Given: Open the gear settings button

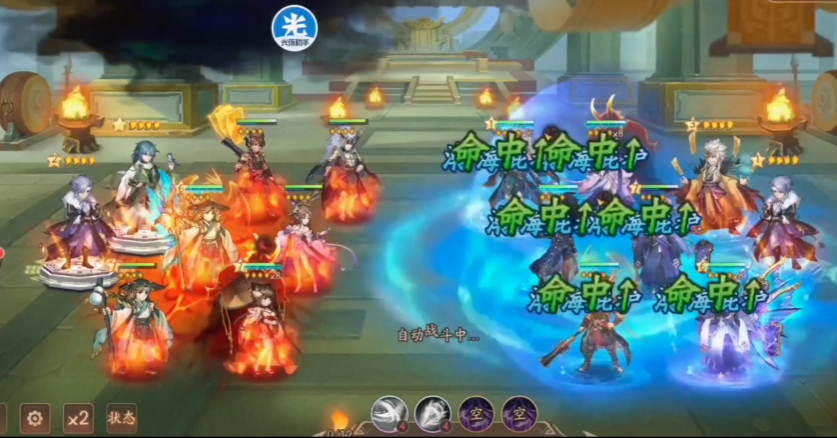Looking at the screenshot, I should (x=36, y=418).
